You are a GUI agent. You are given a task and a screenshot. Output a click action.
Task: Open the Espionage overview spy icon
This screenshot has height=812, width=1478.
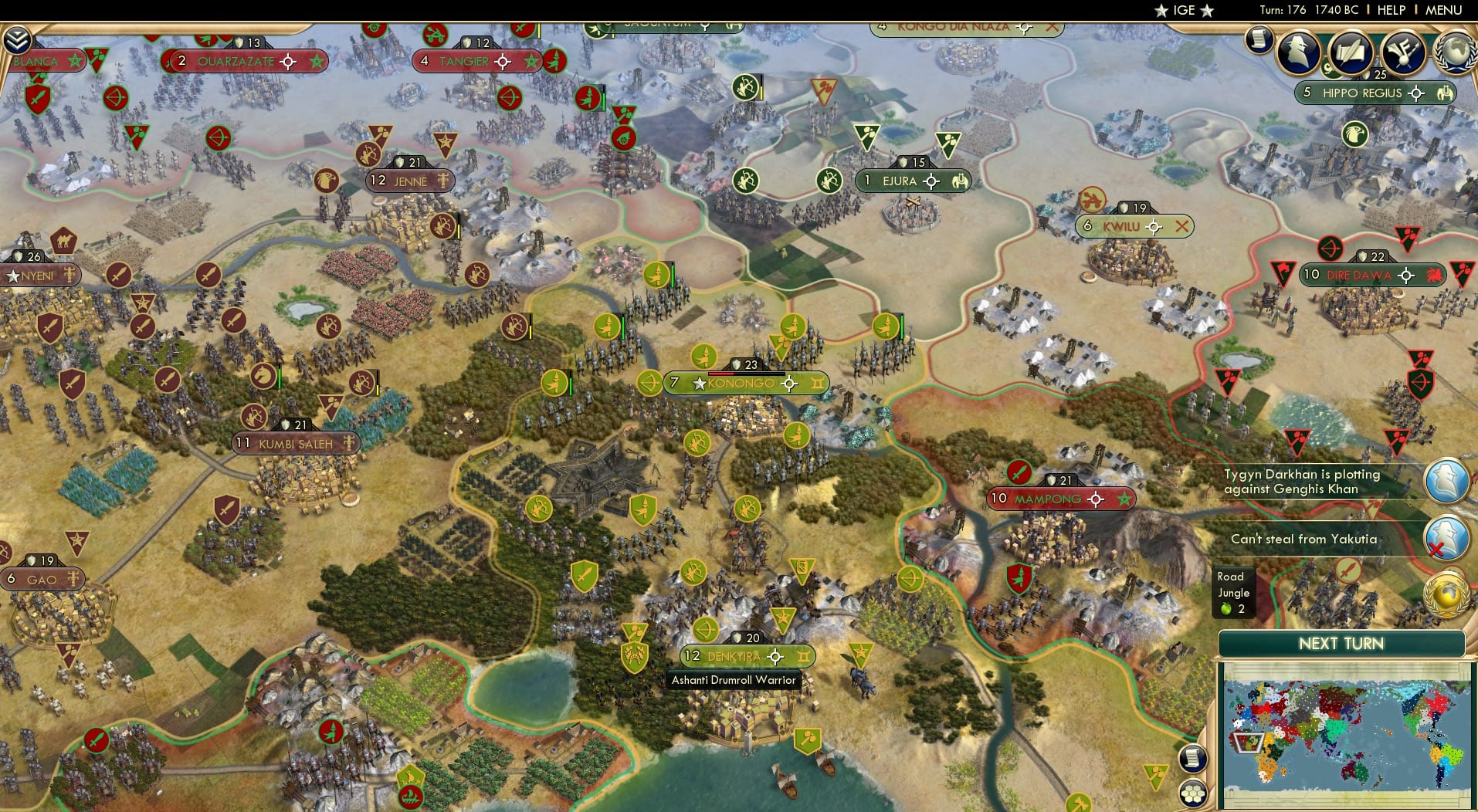[x=1299, y=54]
